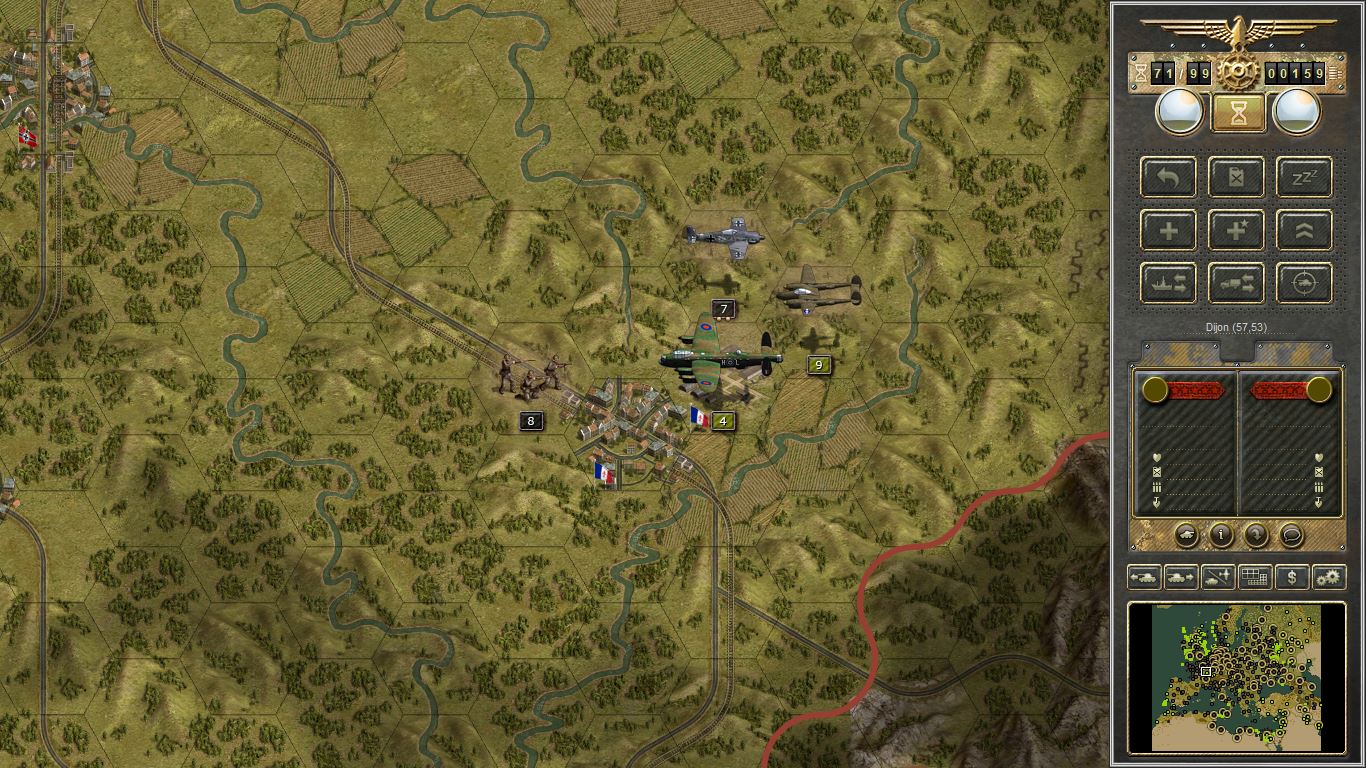Request replacements with the plus icon
1366x768 pixels.
1168,230
